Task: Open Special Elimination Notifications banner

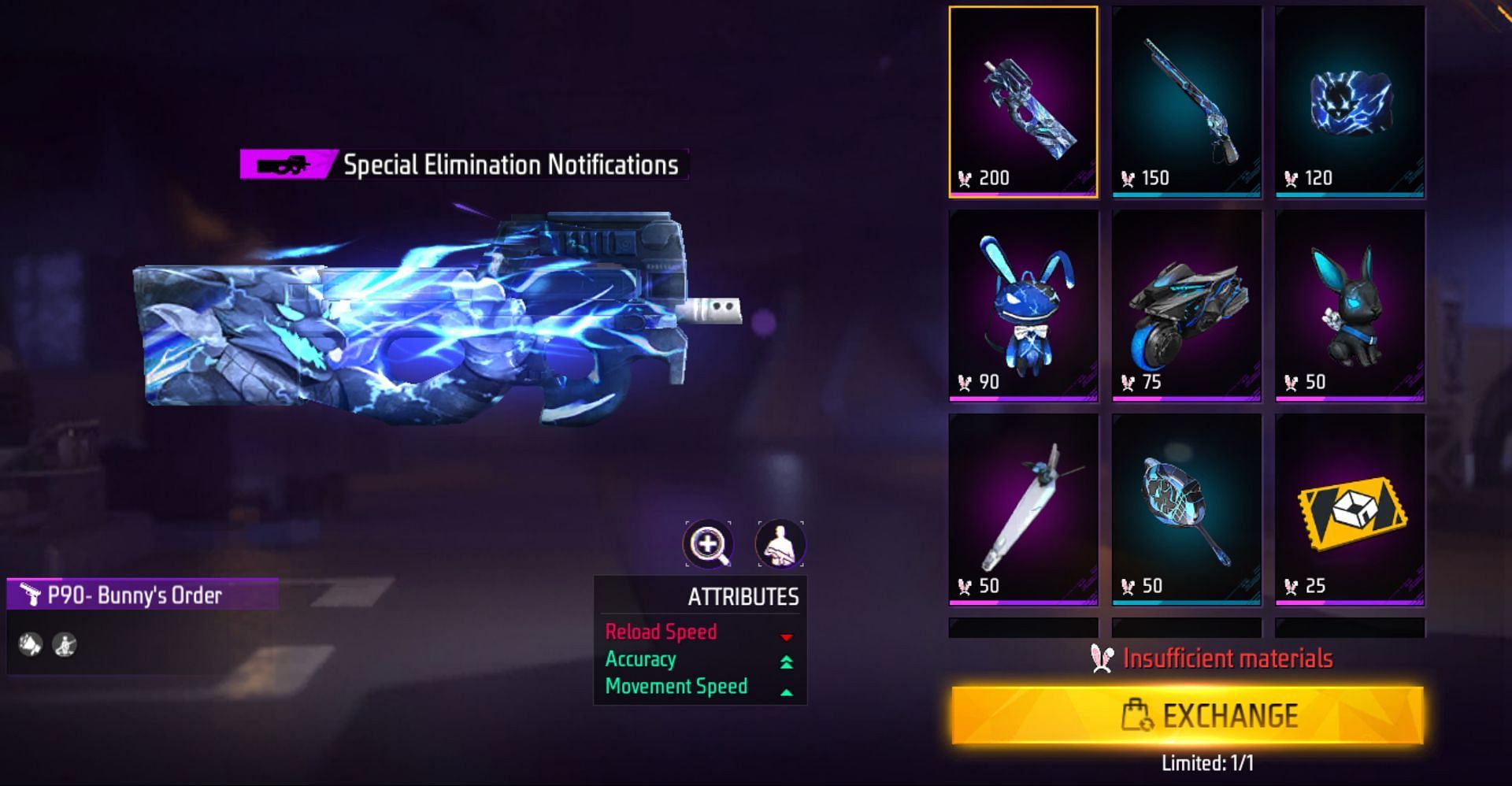Action: 464,165
